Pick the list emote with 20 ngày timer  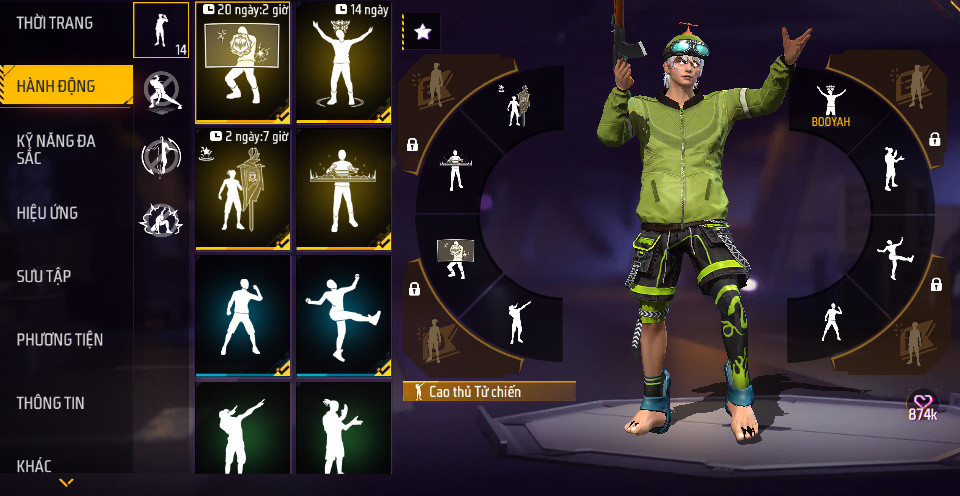[243, 62]
